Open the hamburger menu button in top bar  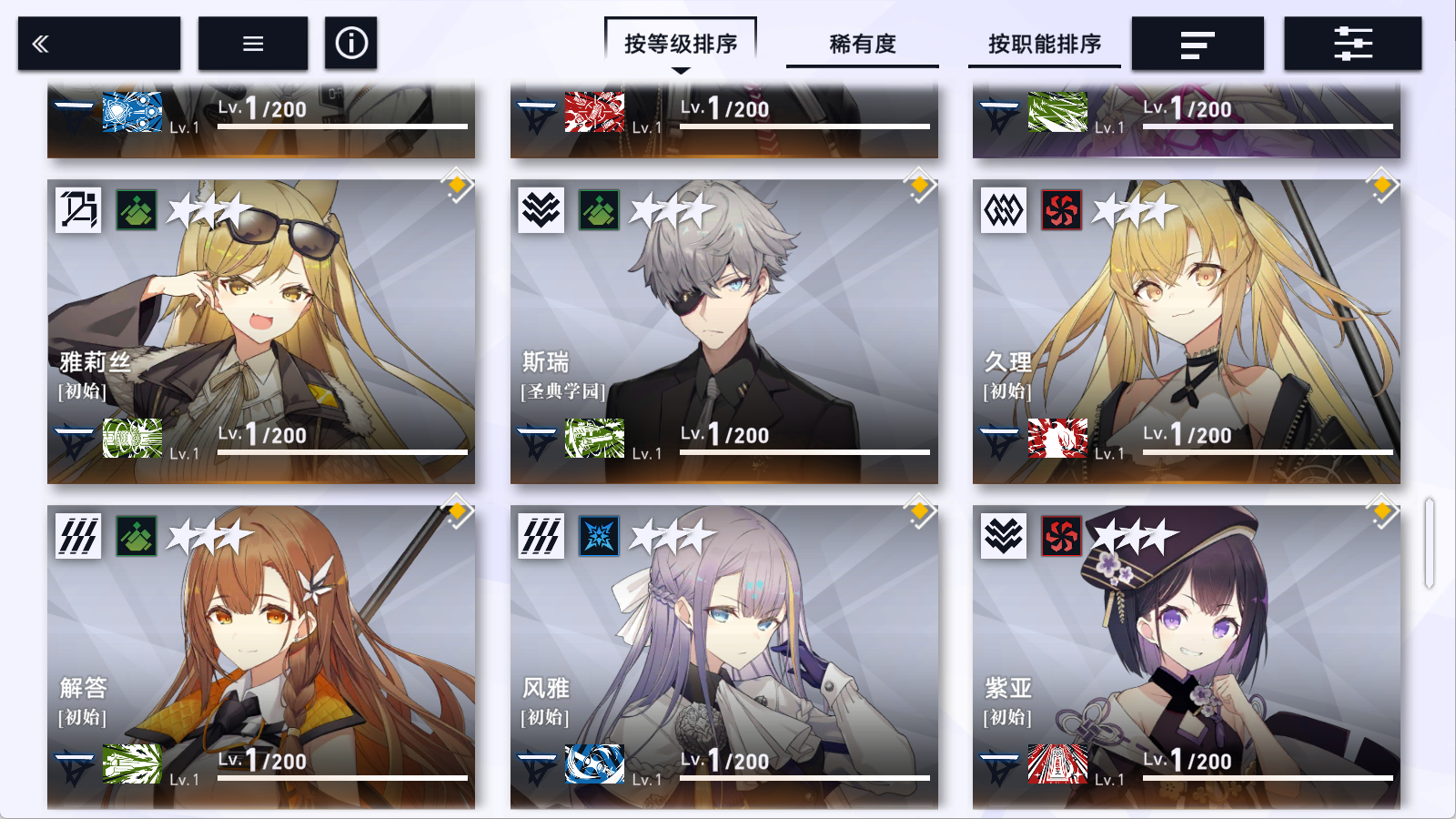(x=252, y=43)
